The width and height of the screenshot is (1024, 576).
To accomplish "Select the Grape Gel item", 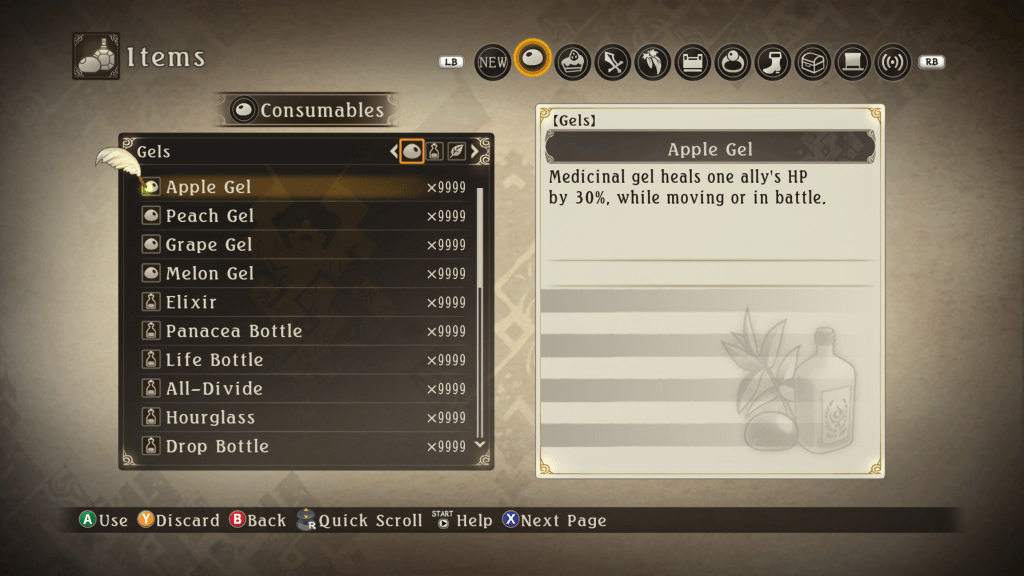I will tap(209, 245).
